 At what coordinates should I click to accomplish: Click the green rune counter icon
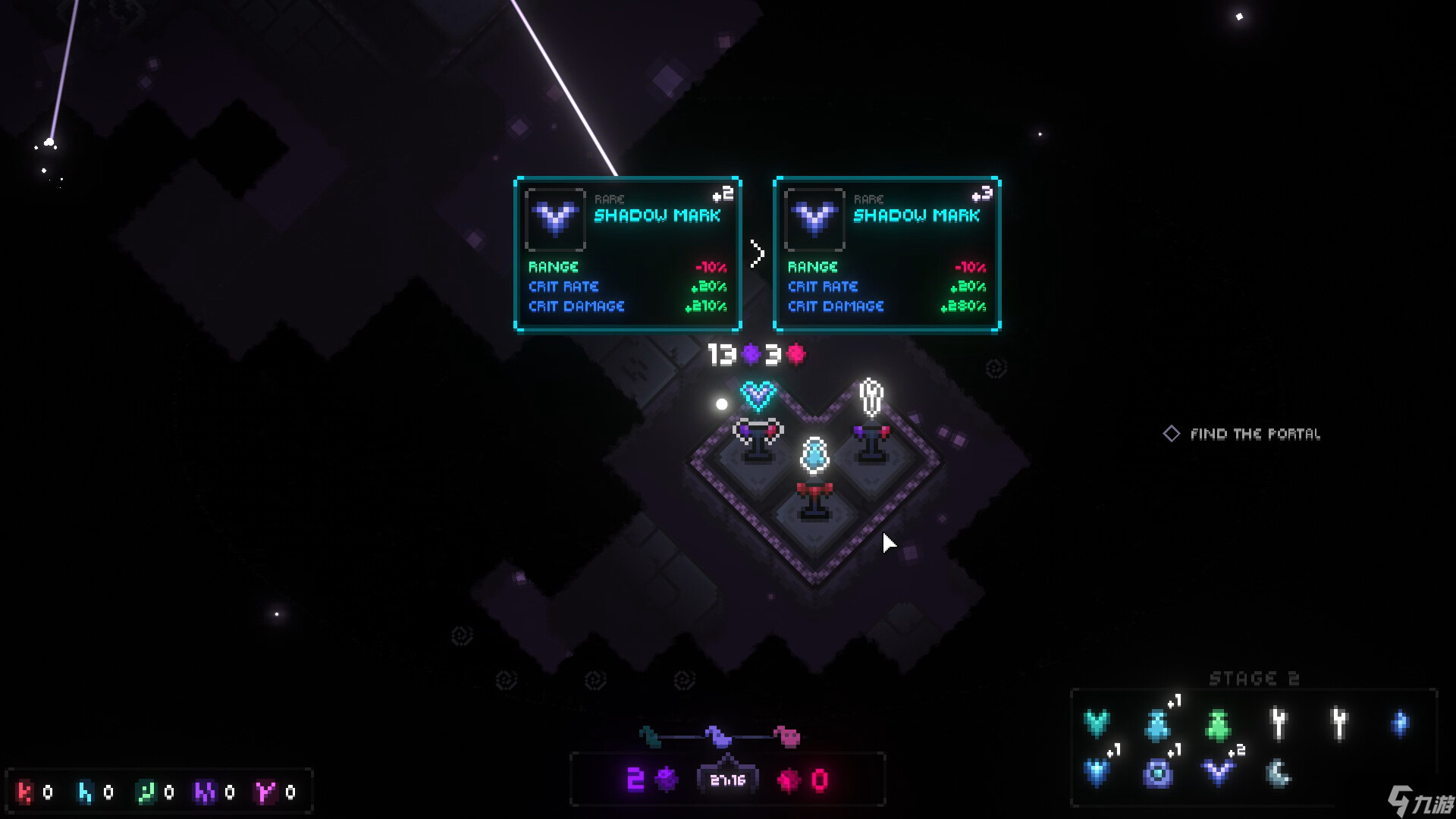click(145, 792)
